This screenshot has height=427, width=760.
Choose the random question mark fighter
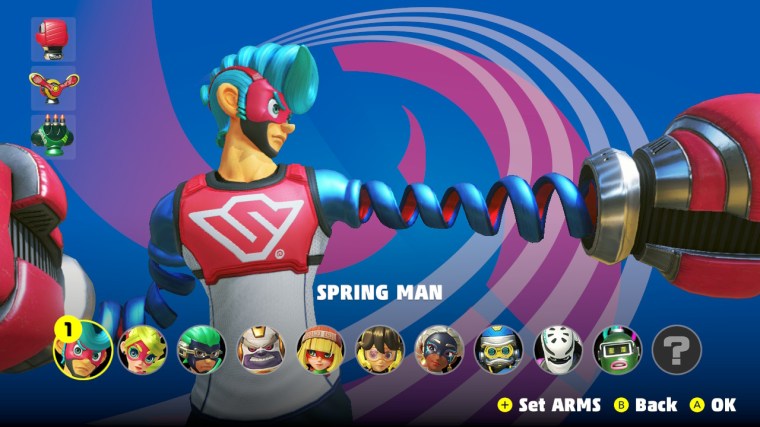677,350
